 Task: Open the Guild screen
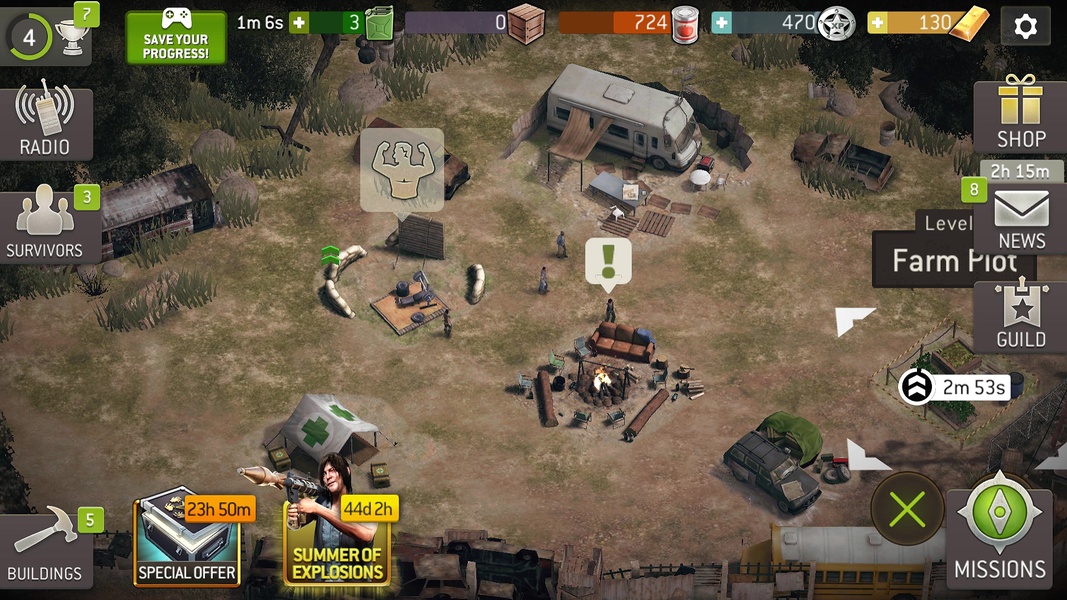tap(1020, 317)
